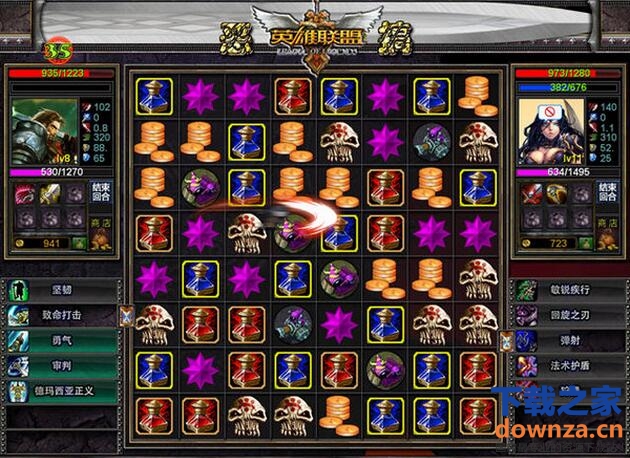630x458 pixels.
Task: Use the 致命打击 skill
Action: pyautogui.click(x=62, y=316)
